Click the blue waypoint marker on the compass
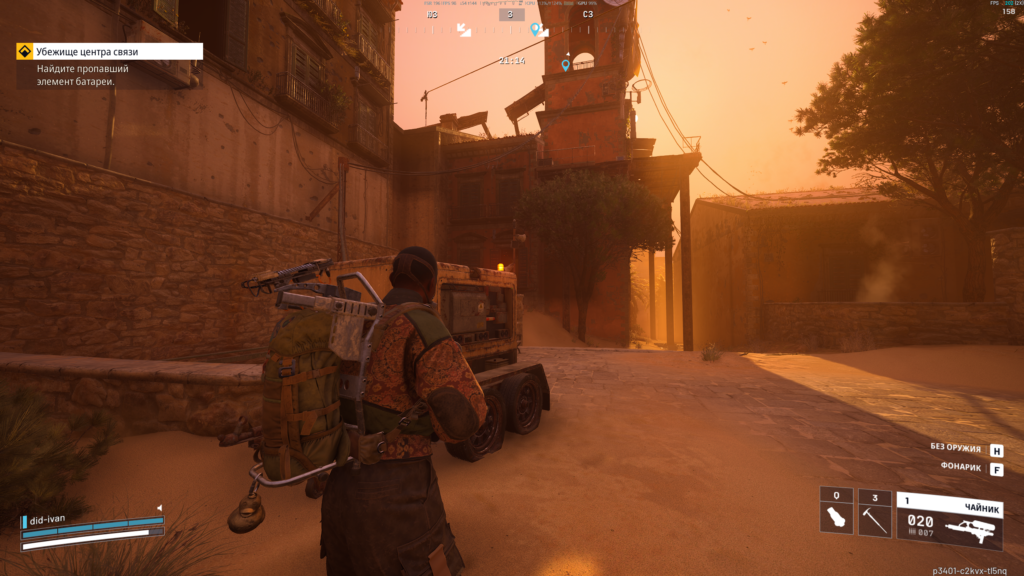 [535, 29]
